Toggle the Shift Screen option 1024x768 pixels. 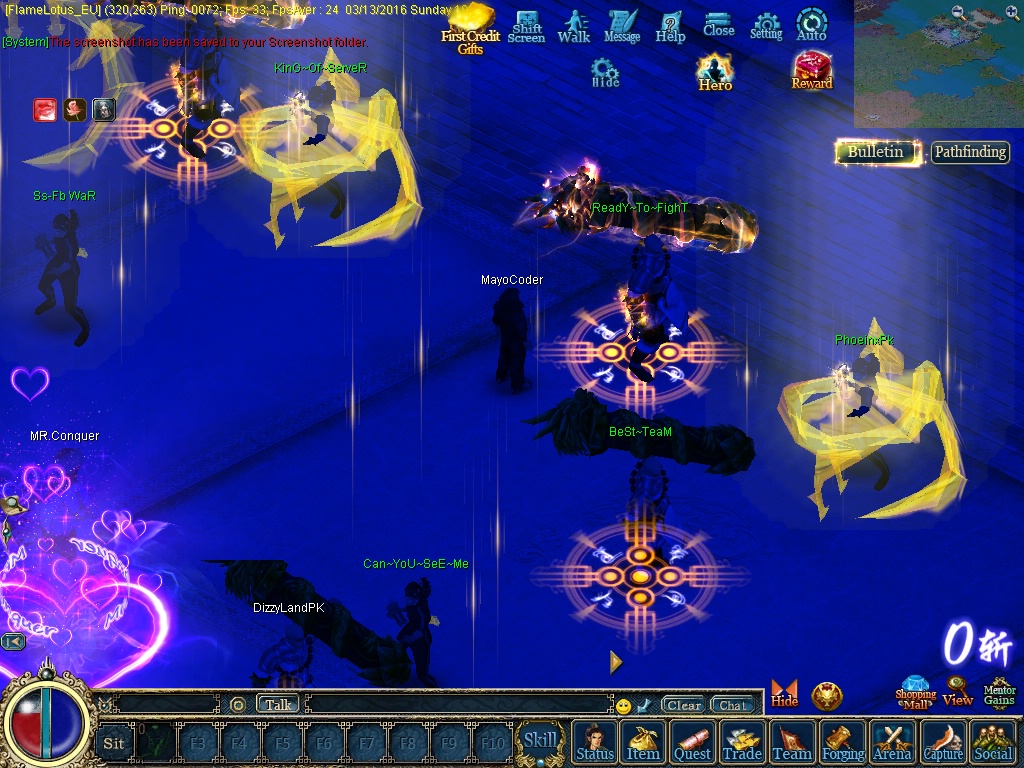coord(526,27)
